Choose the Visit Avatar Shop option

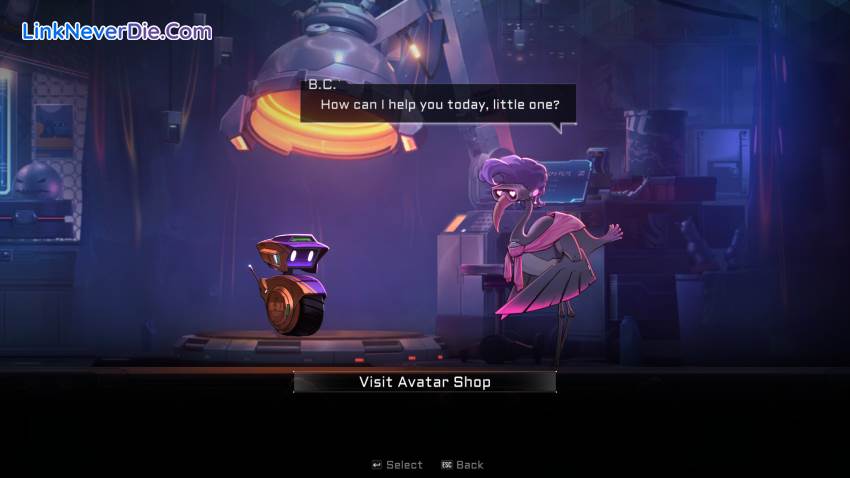pyautogui.click(x=424, y=382)
